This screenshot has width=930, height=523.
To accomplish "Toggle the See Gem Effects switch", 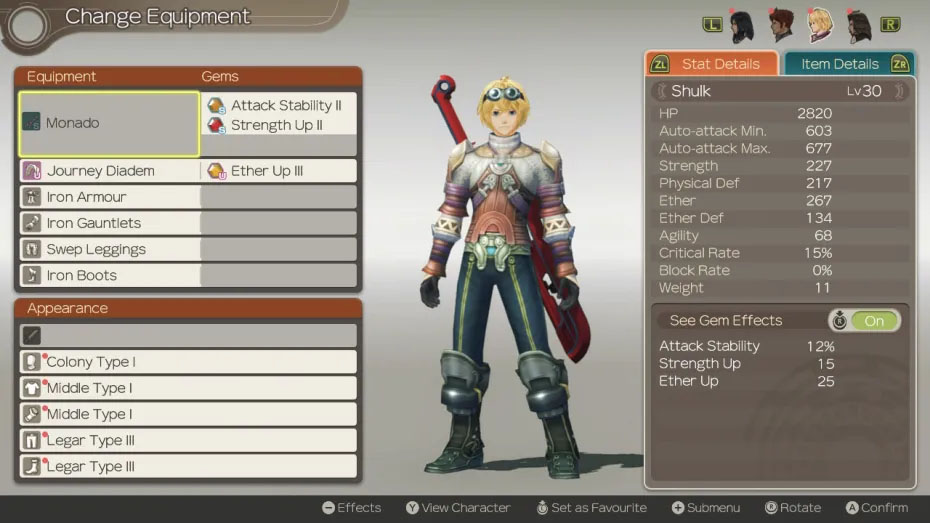I will tap(865, 321).
